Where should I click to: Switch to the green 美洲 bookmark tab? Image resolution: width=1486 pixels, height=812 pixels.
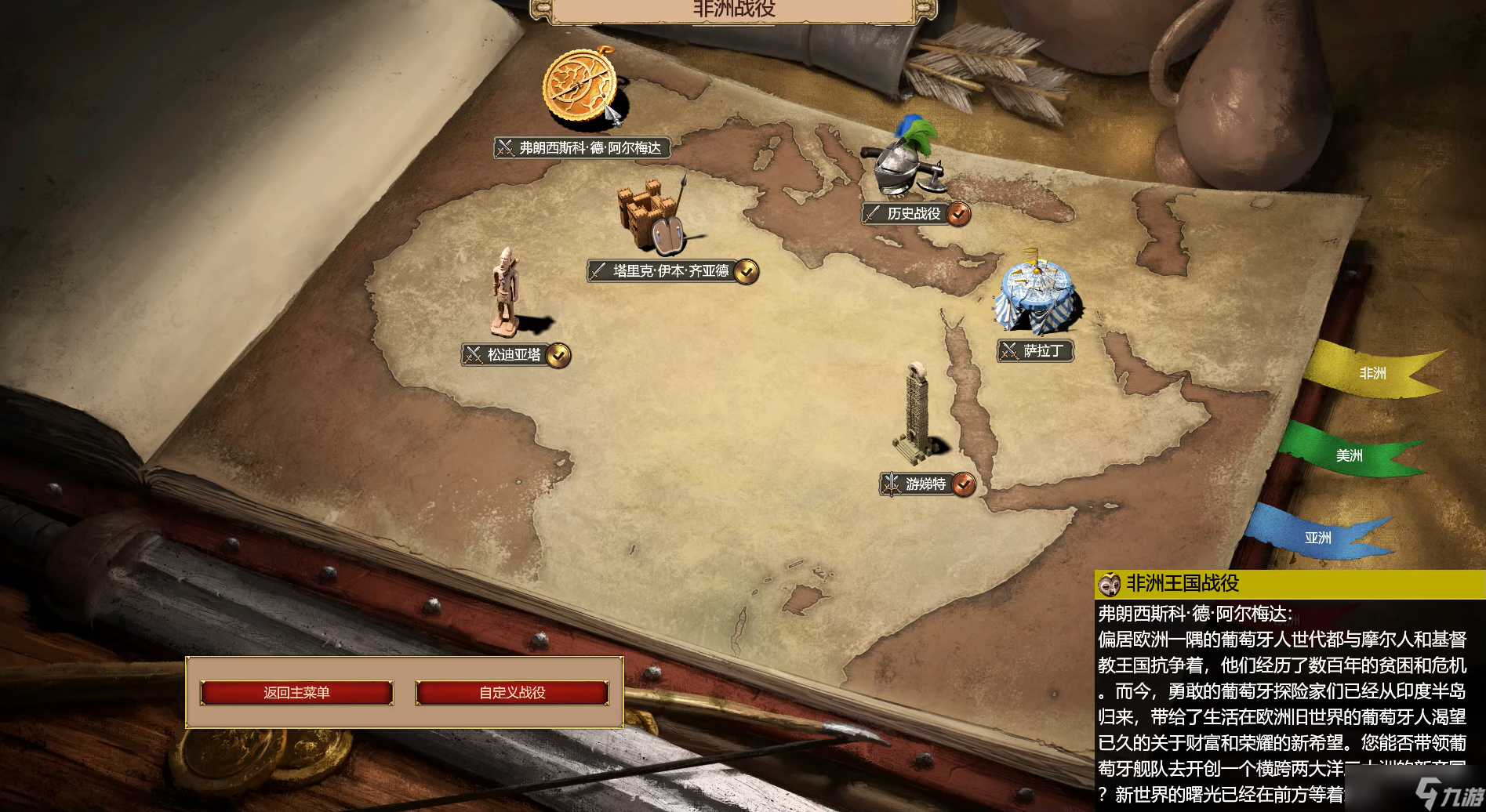1349,455
